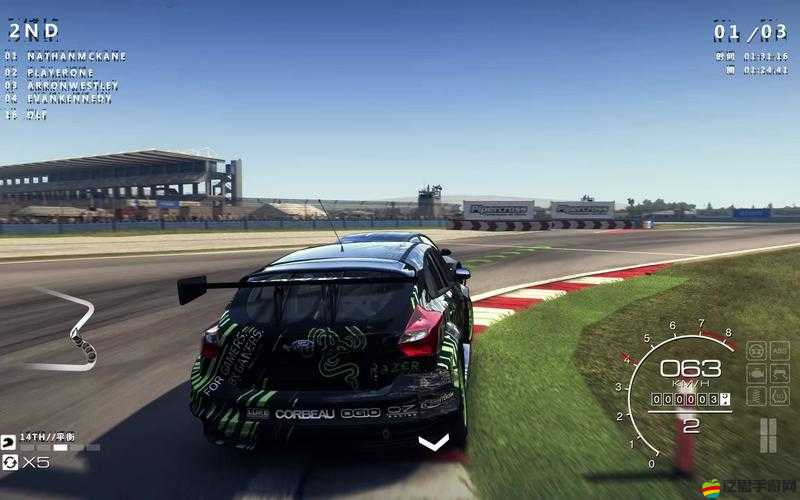
Task: Use the Flashback rewind icon
Action: tap(10, 462)
